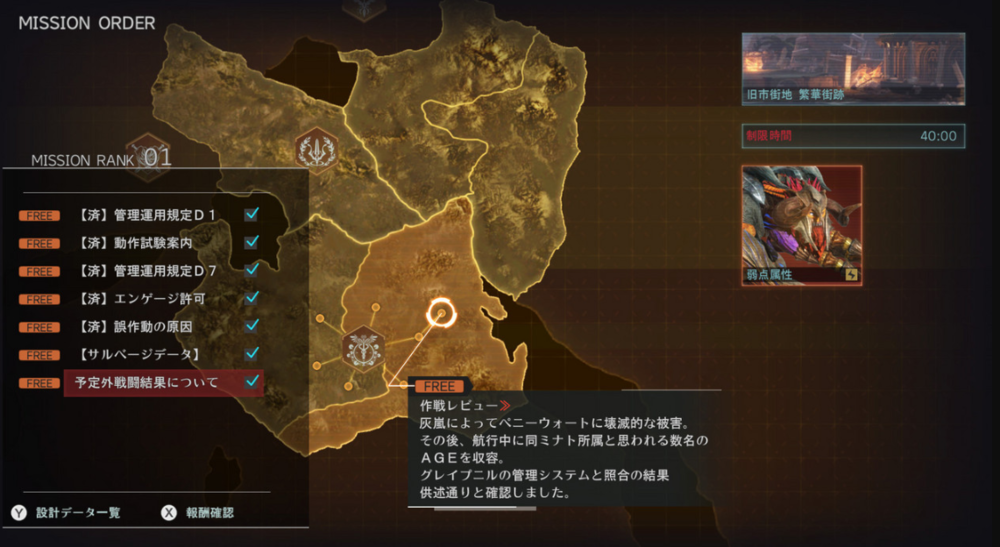Select mission 【済】管理運用規定D7
The image size is (1000, 547).
(x=152, y=270)
